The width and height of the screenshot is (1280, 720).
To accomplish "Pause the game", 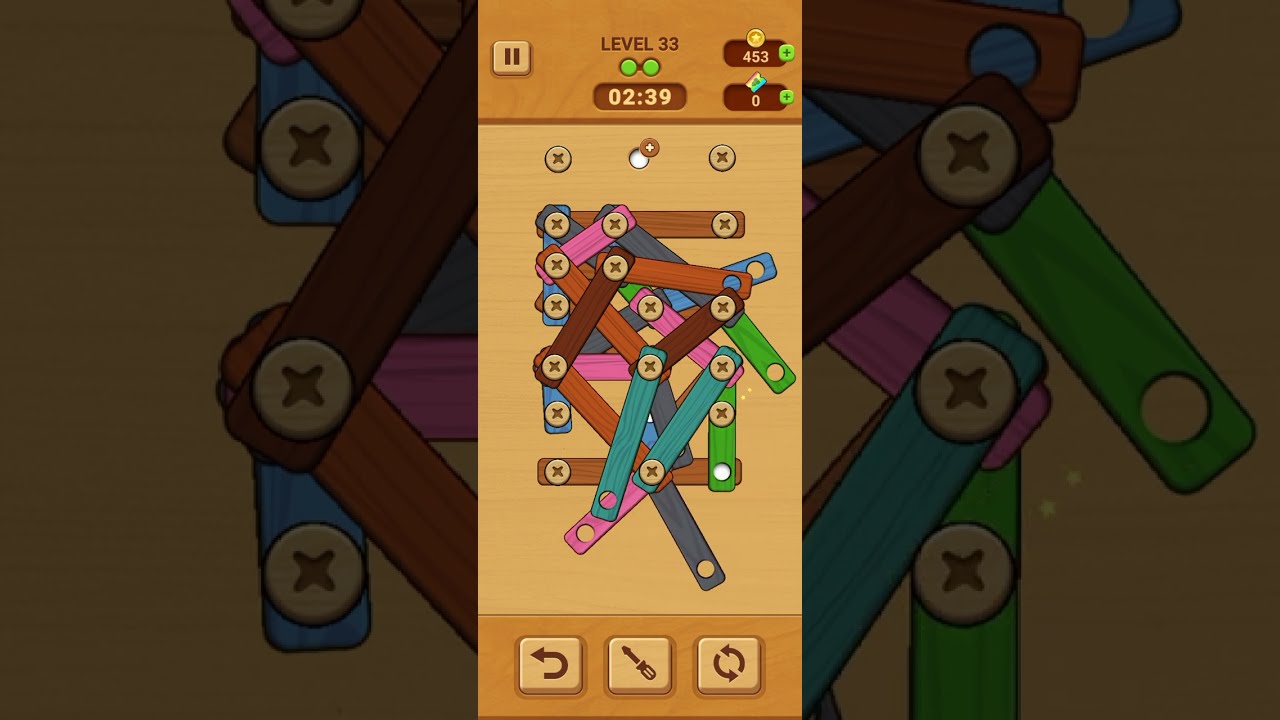I will [x=511, y=57].
